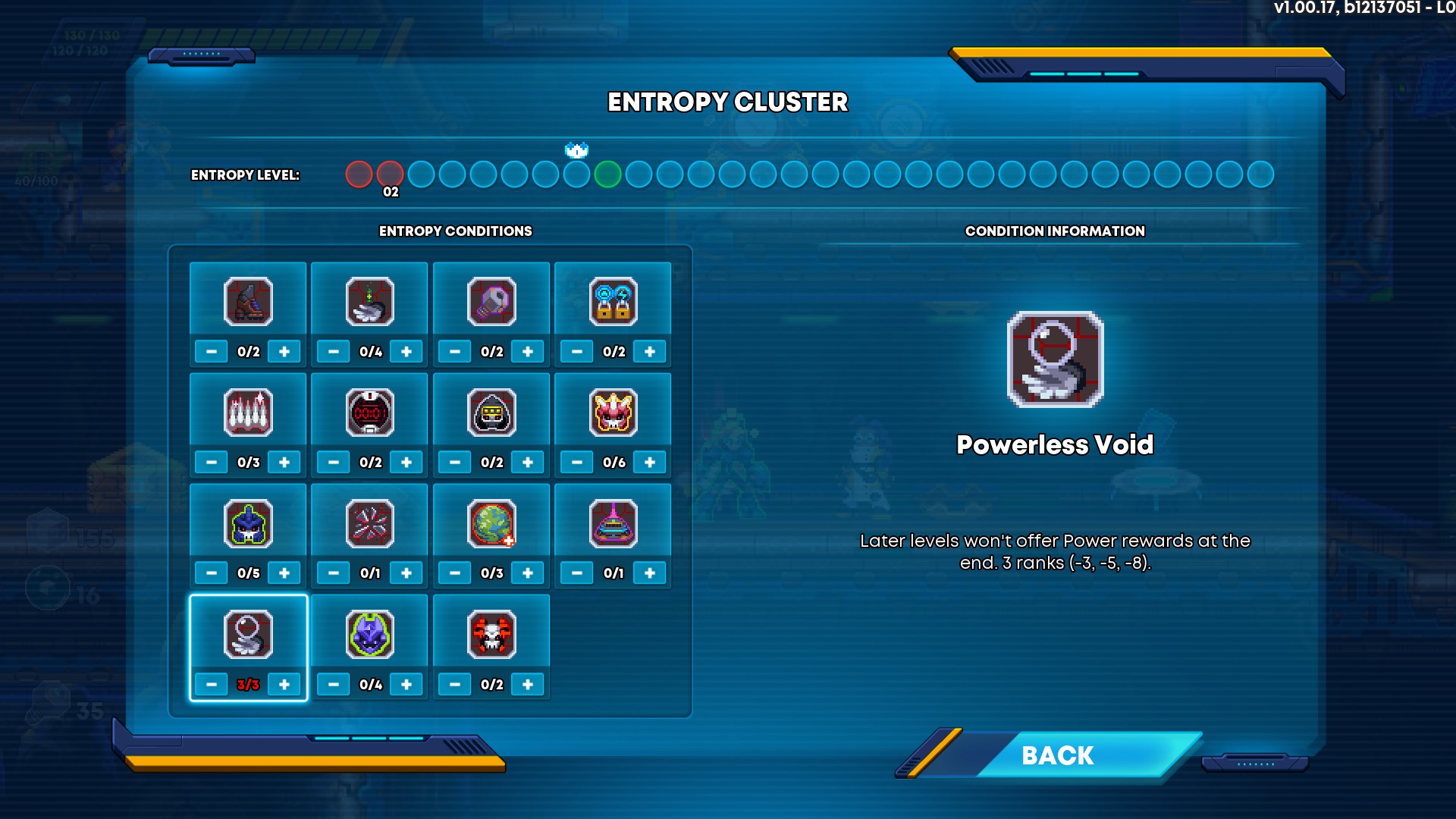
Task: Raise the crowned boss condition rank
Action: [650, 462]
